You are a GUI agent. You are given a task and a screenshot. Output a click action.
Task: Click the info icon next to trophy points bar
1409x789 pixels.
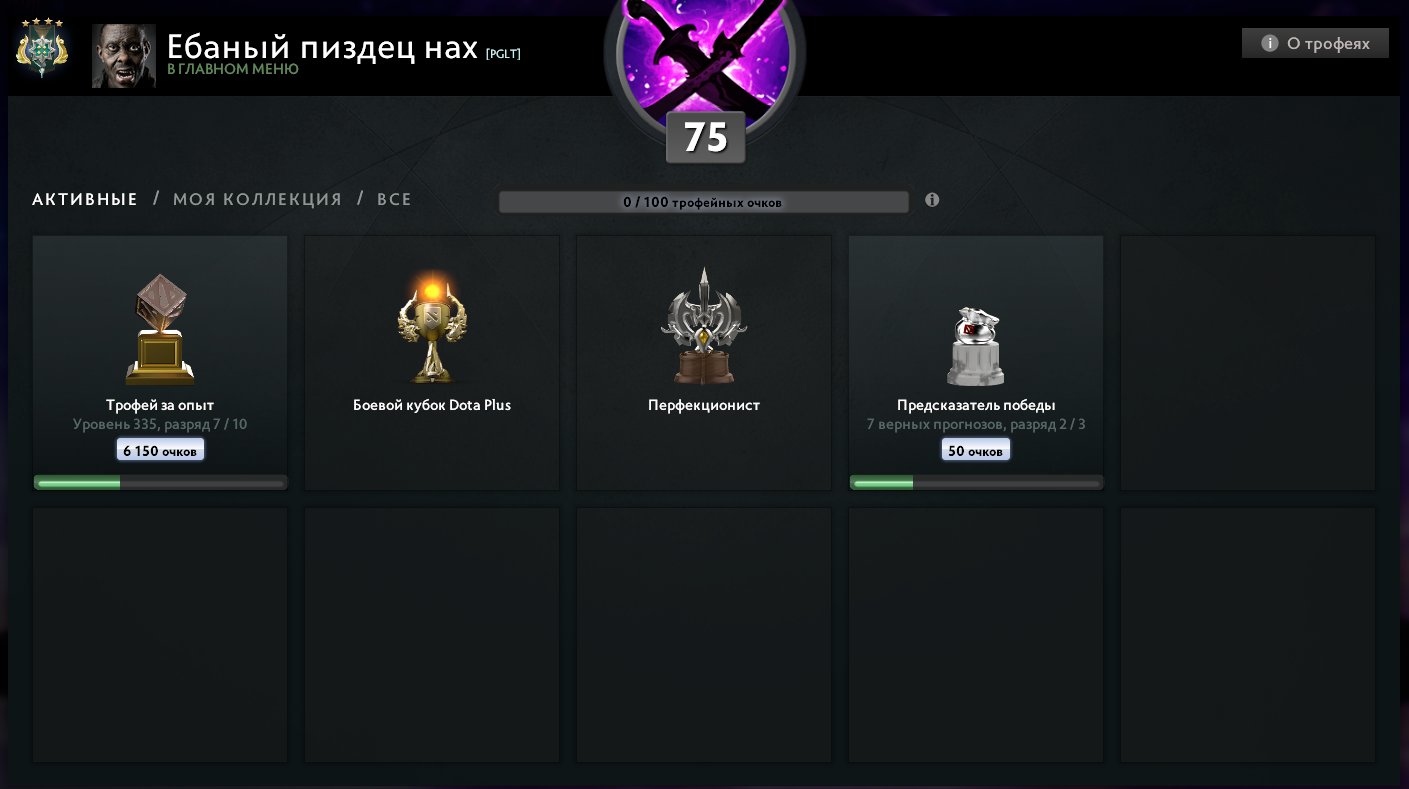click(932, 200)
